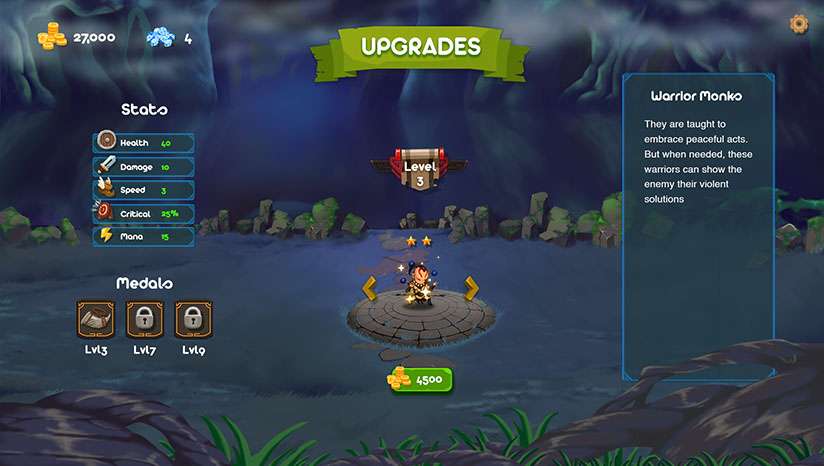
Task: Select the locked Lvl9 medal
Action: 193,320
